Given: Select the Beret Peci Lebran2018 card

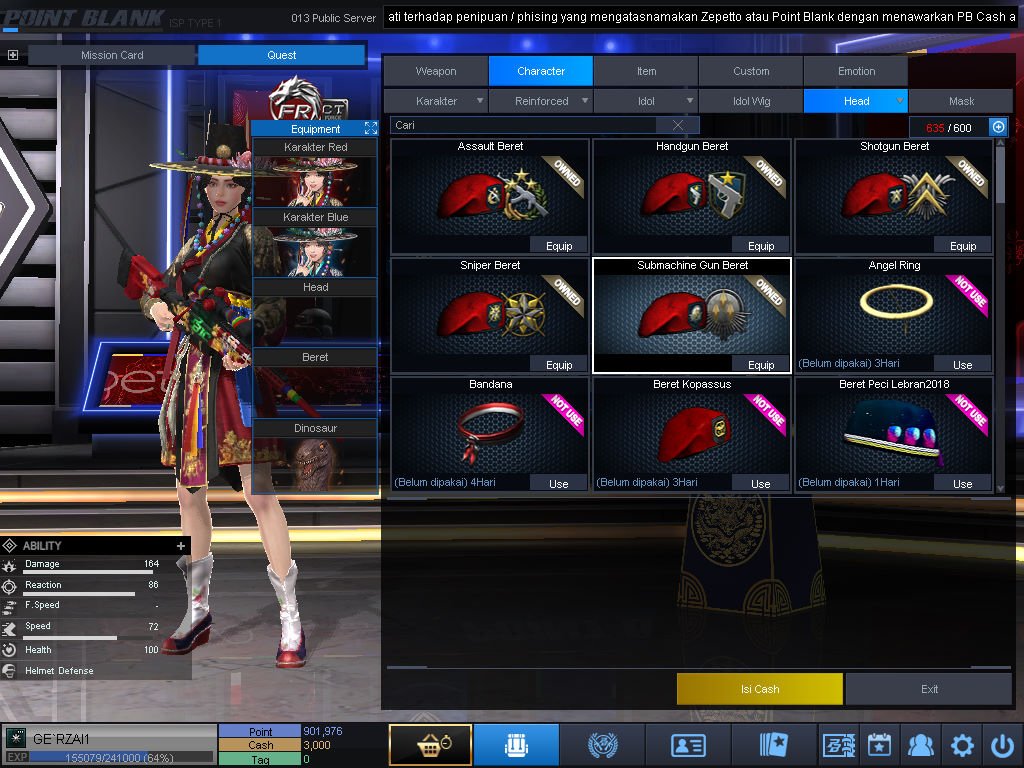Looking at the screenshot, I should point(894,430).
